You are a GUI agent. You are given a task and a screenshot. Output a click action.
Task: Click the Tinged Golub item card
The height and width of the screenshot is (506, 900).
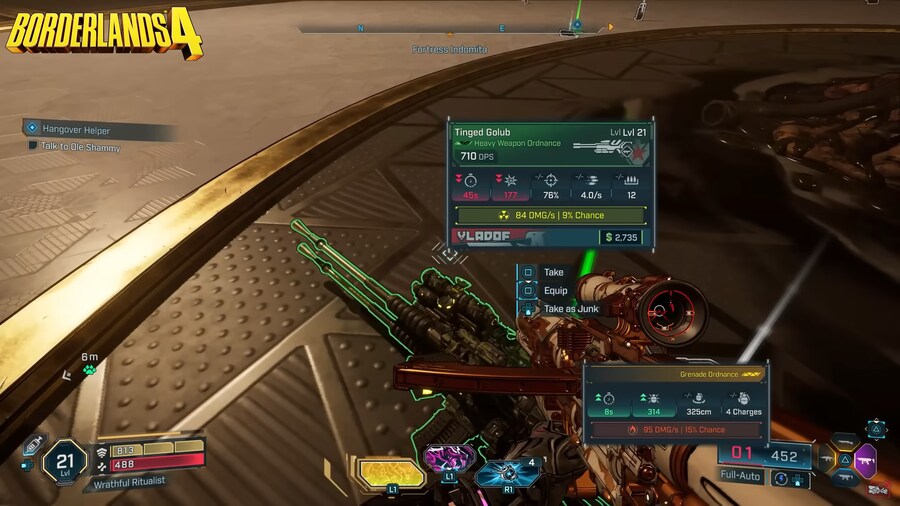click(551, 185)
